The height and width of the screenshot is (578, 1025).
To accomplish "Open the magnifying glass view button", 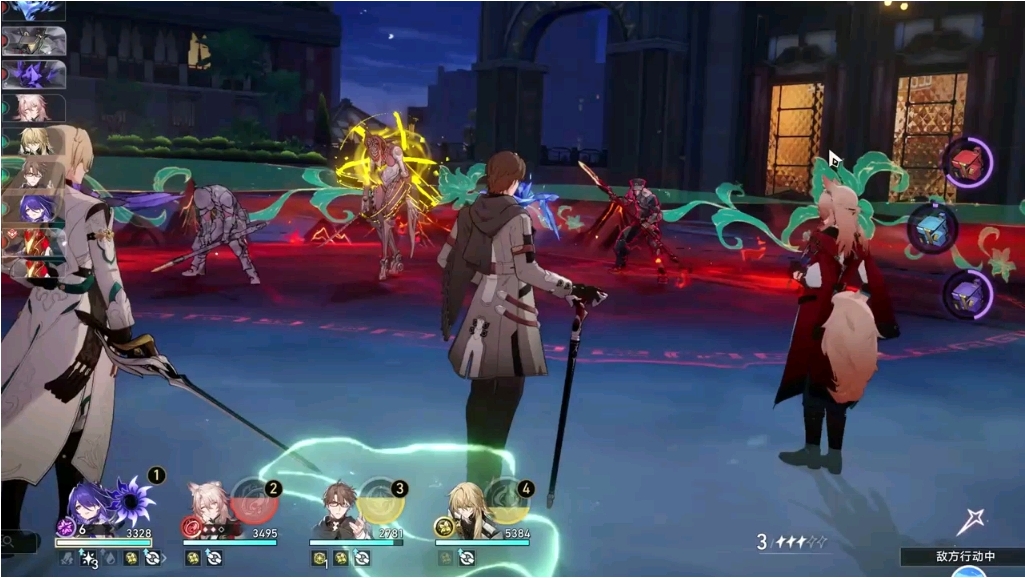I will coord(11,543).
